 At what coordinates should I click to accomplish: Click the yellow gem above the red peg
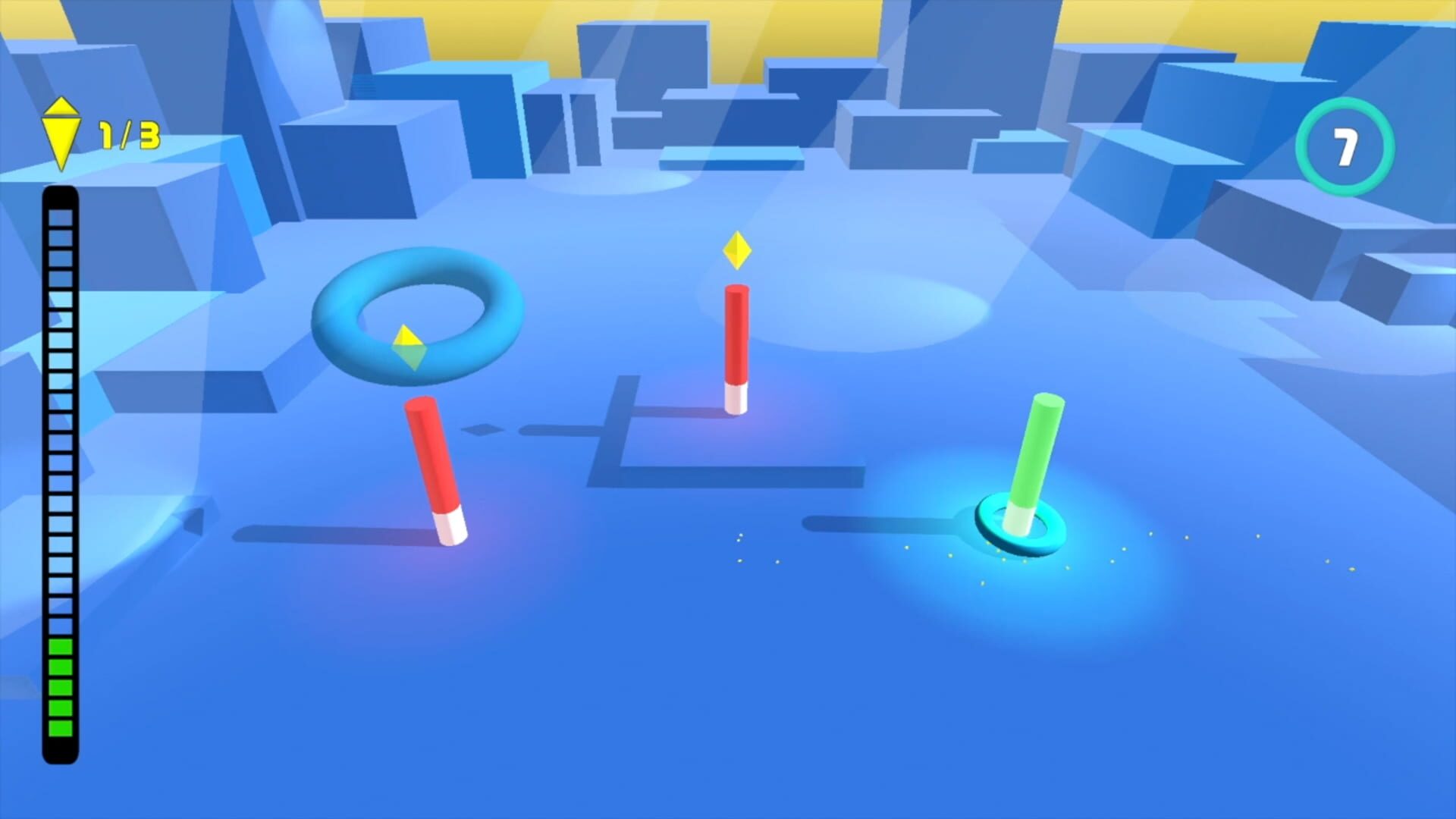[x=737, y=250]
